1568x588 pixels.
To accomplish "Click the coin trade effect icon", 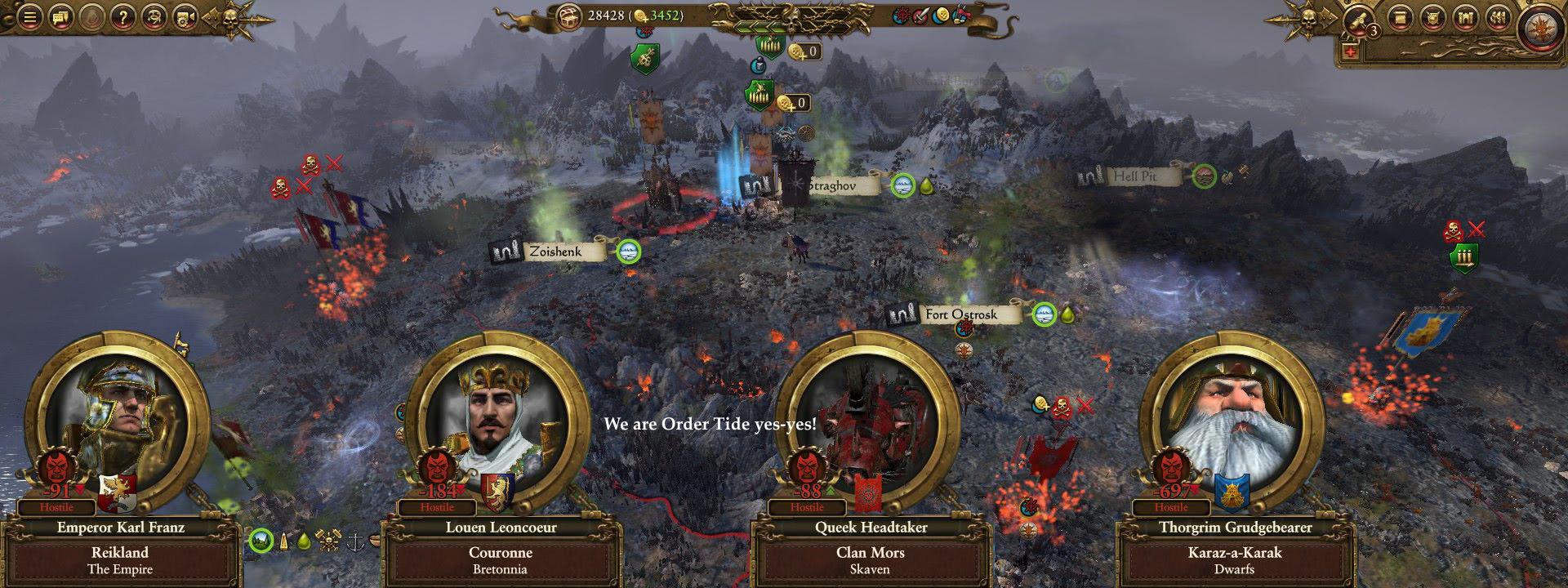I will [942, 15].
